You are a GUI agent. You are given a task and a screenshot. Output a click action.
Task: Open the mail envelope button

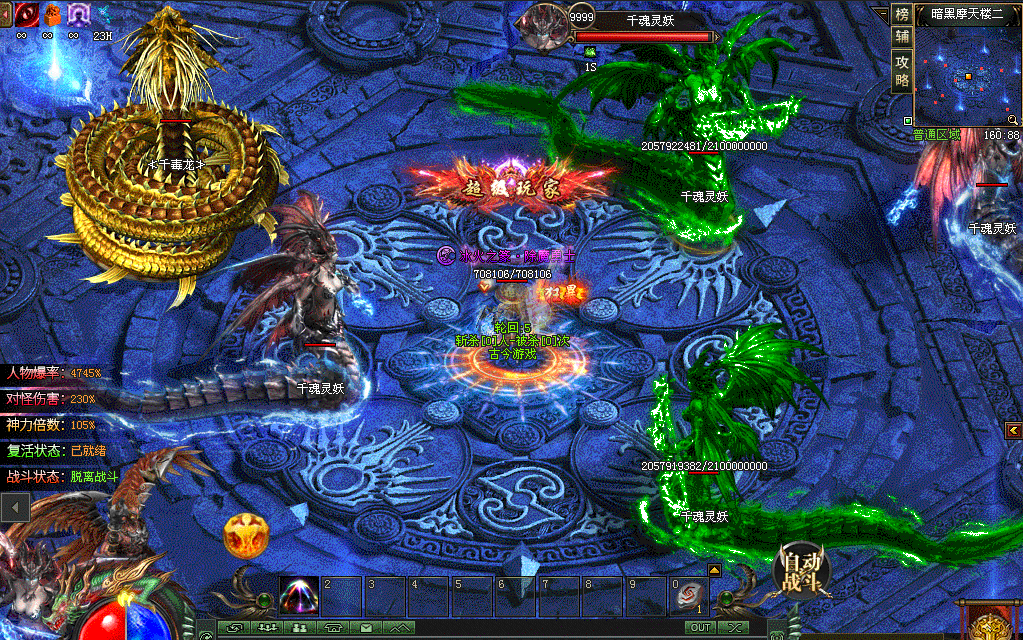click(366, 627)
